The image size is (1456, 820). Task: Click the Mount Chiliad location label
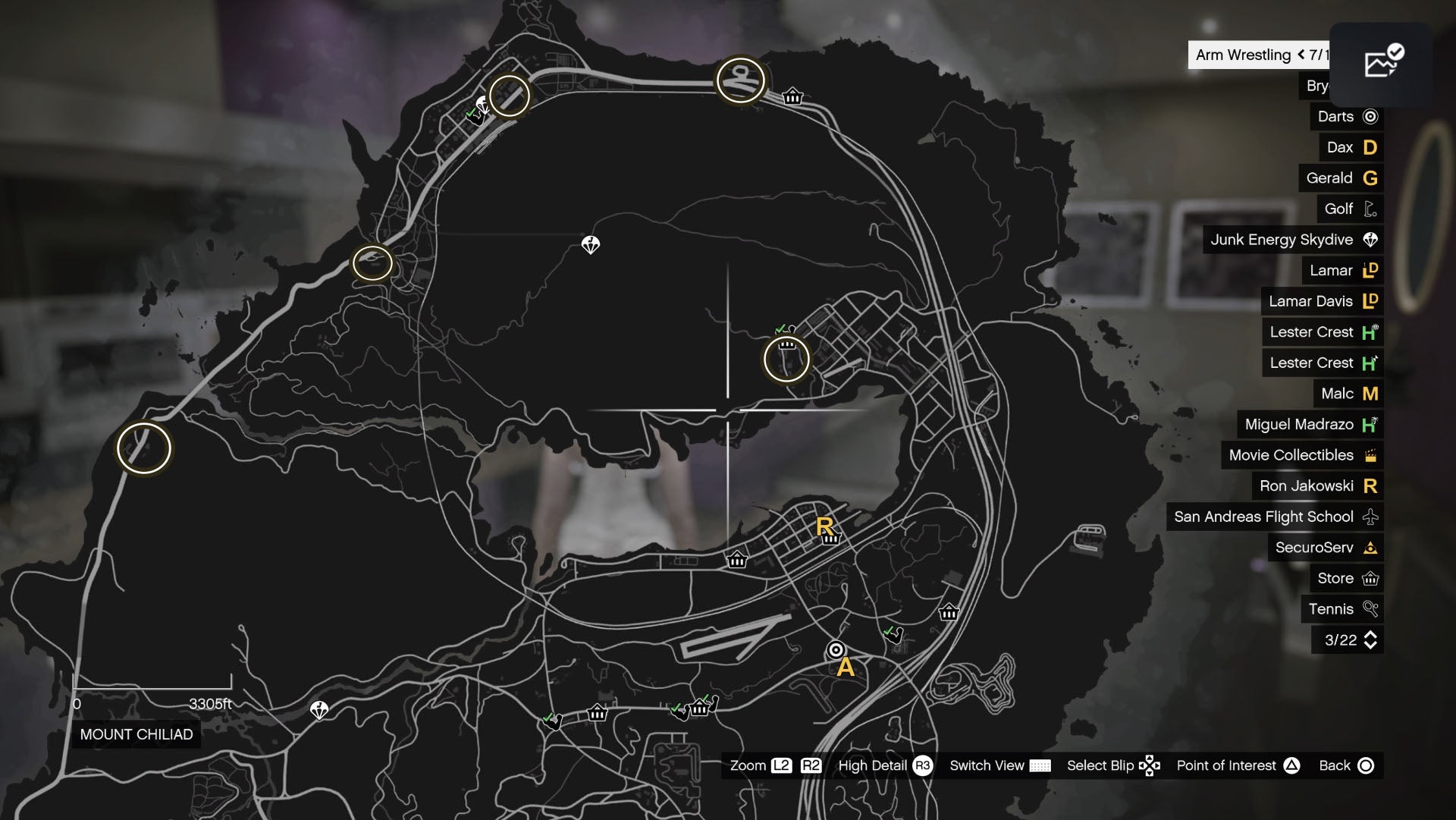pos(136,734)
